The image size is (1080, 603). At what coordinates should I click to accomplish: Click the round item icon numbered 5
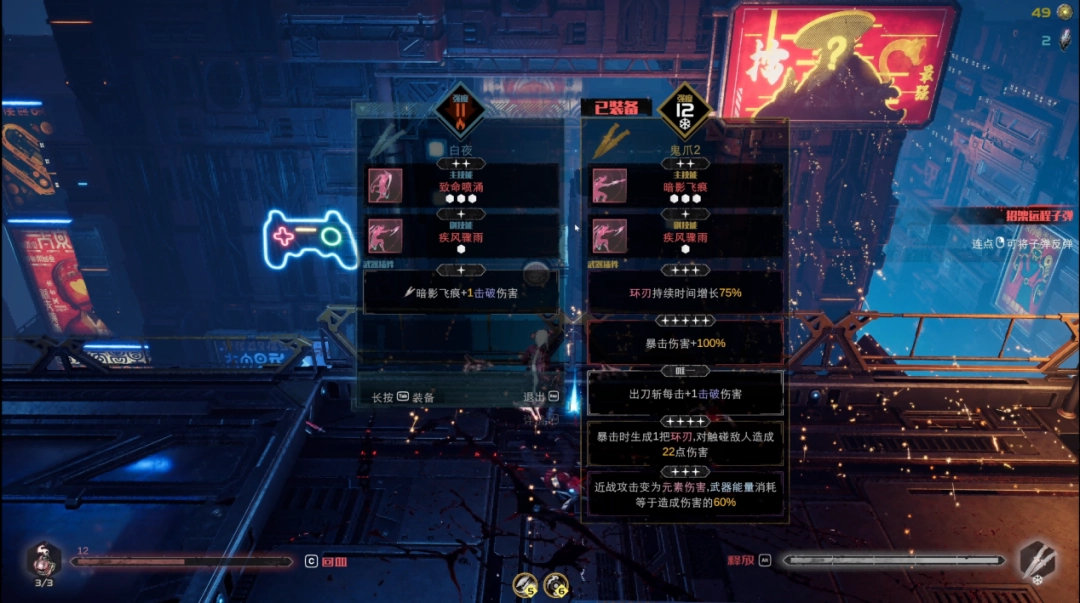(525, 584)
